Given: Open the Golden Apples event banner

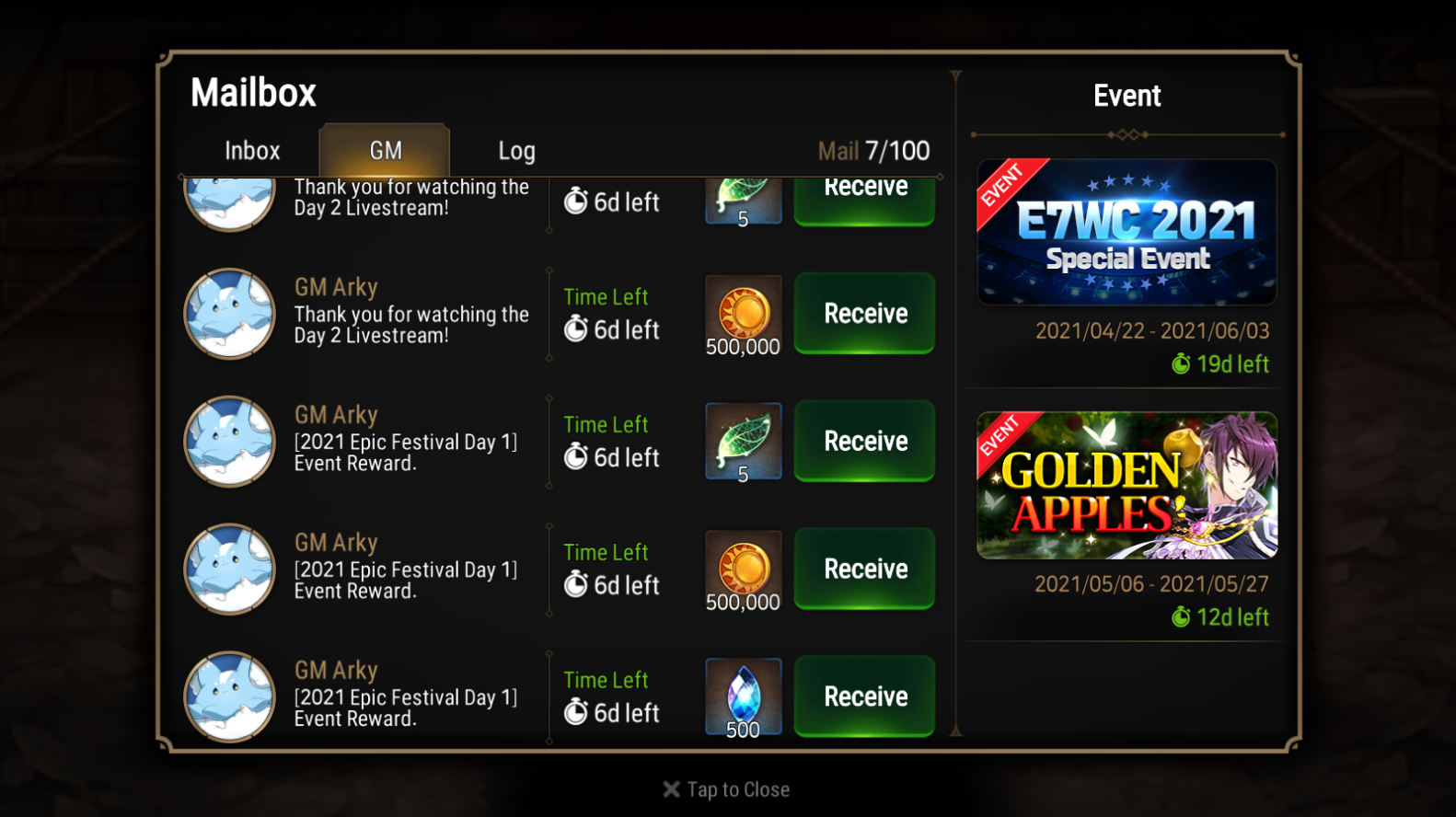Looking at the screenshot, I should (x=1127, y=486).
